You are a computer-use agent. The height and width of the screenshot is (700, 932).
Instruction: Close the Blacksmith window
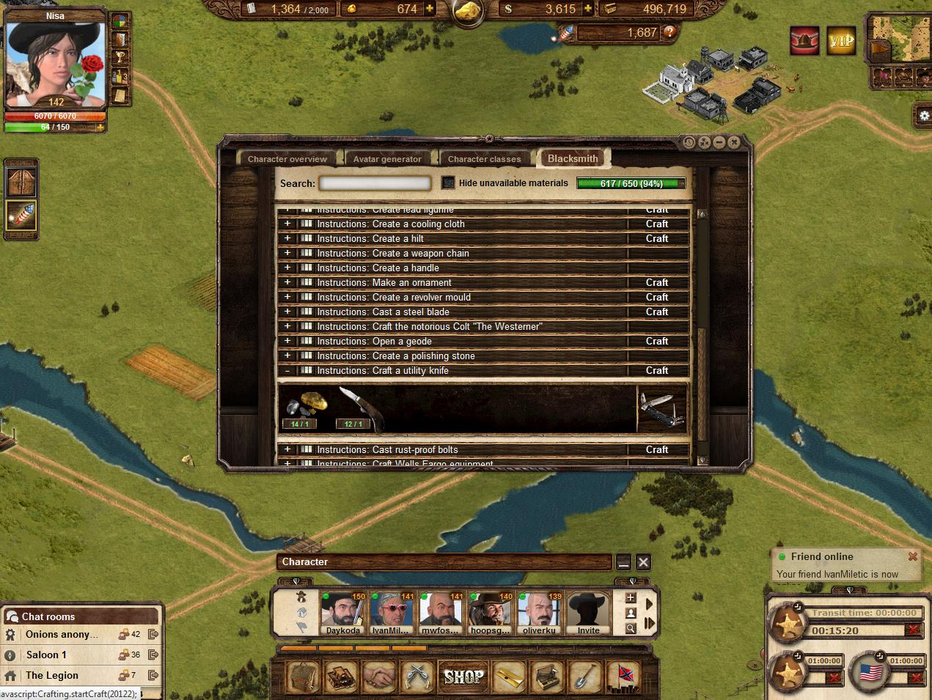click(x=735, y=143)
